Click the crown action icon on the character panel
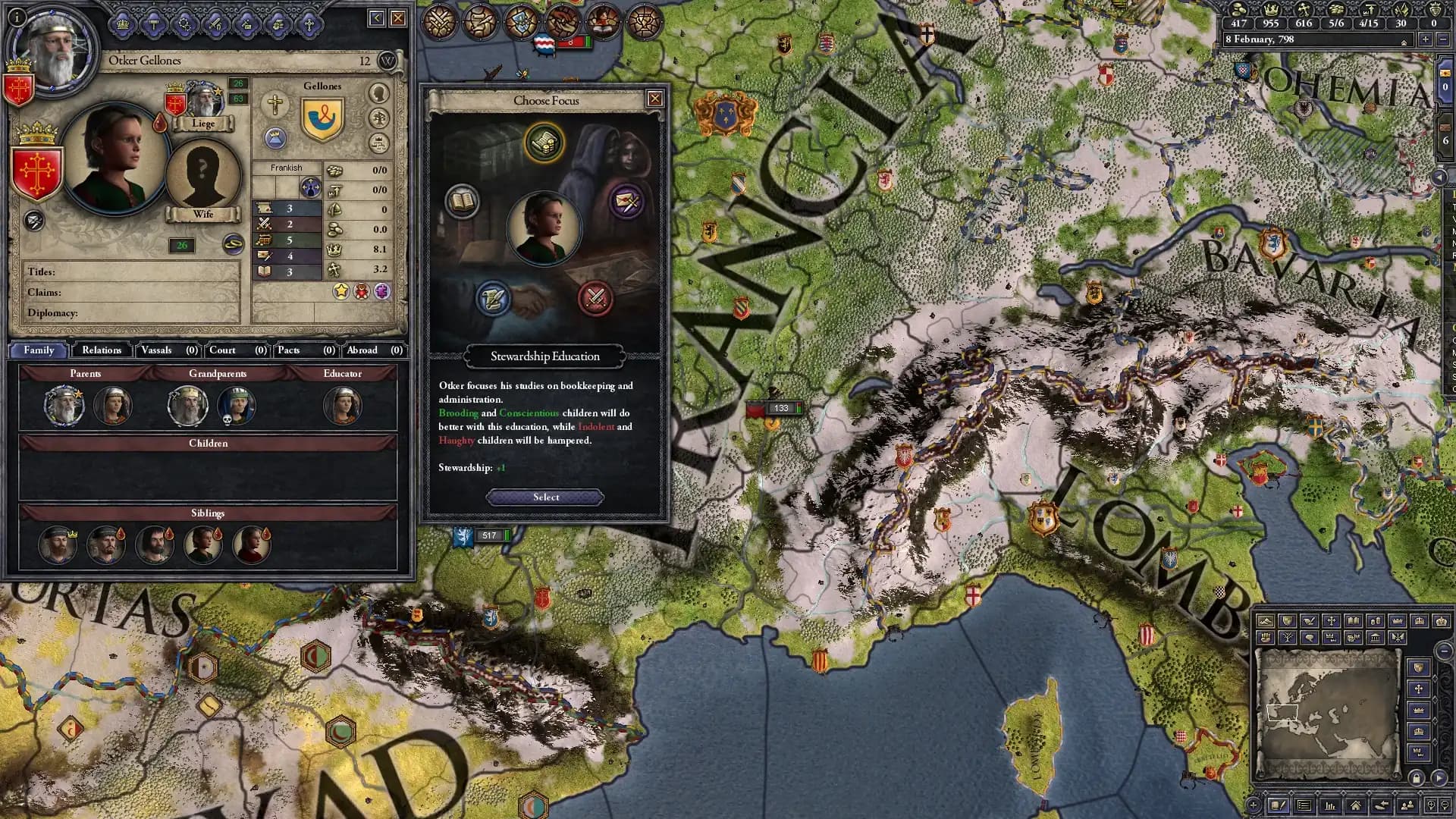 click(x=122, y=24)
